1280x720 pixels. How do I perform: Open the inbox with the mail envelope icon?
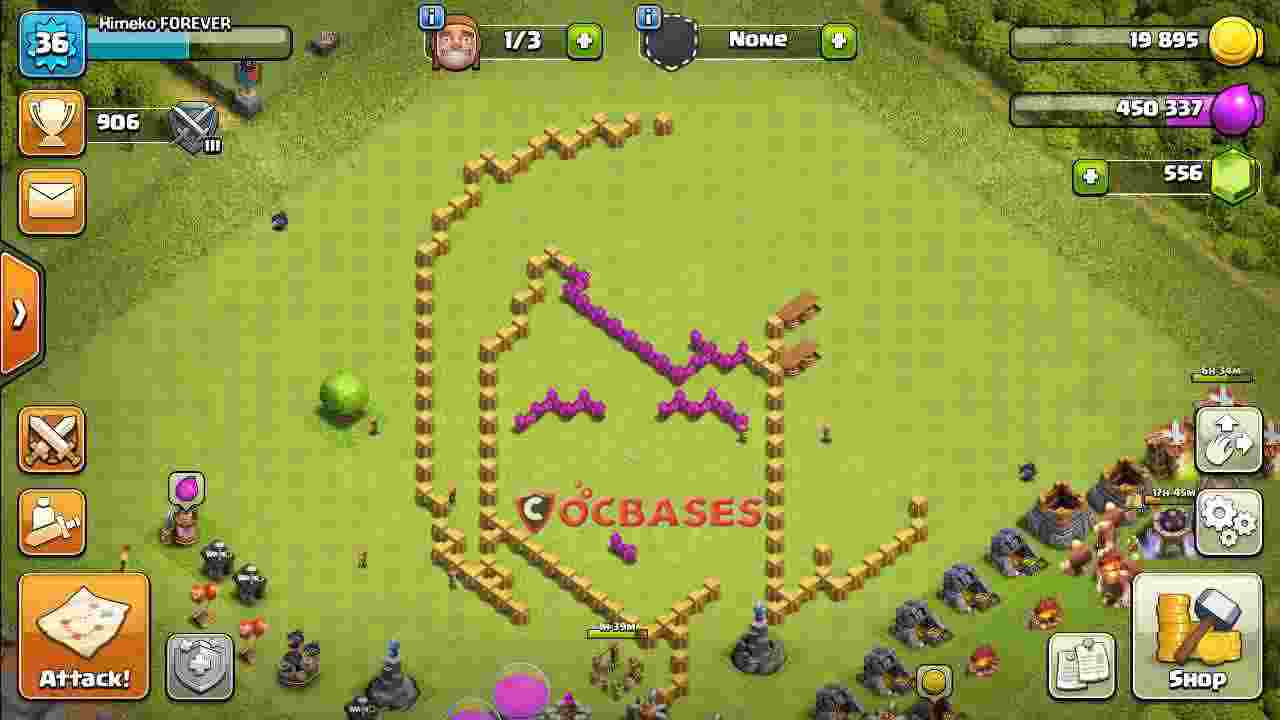point(51,202)
